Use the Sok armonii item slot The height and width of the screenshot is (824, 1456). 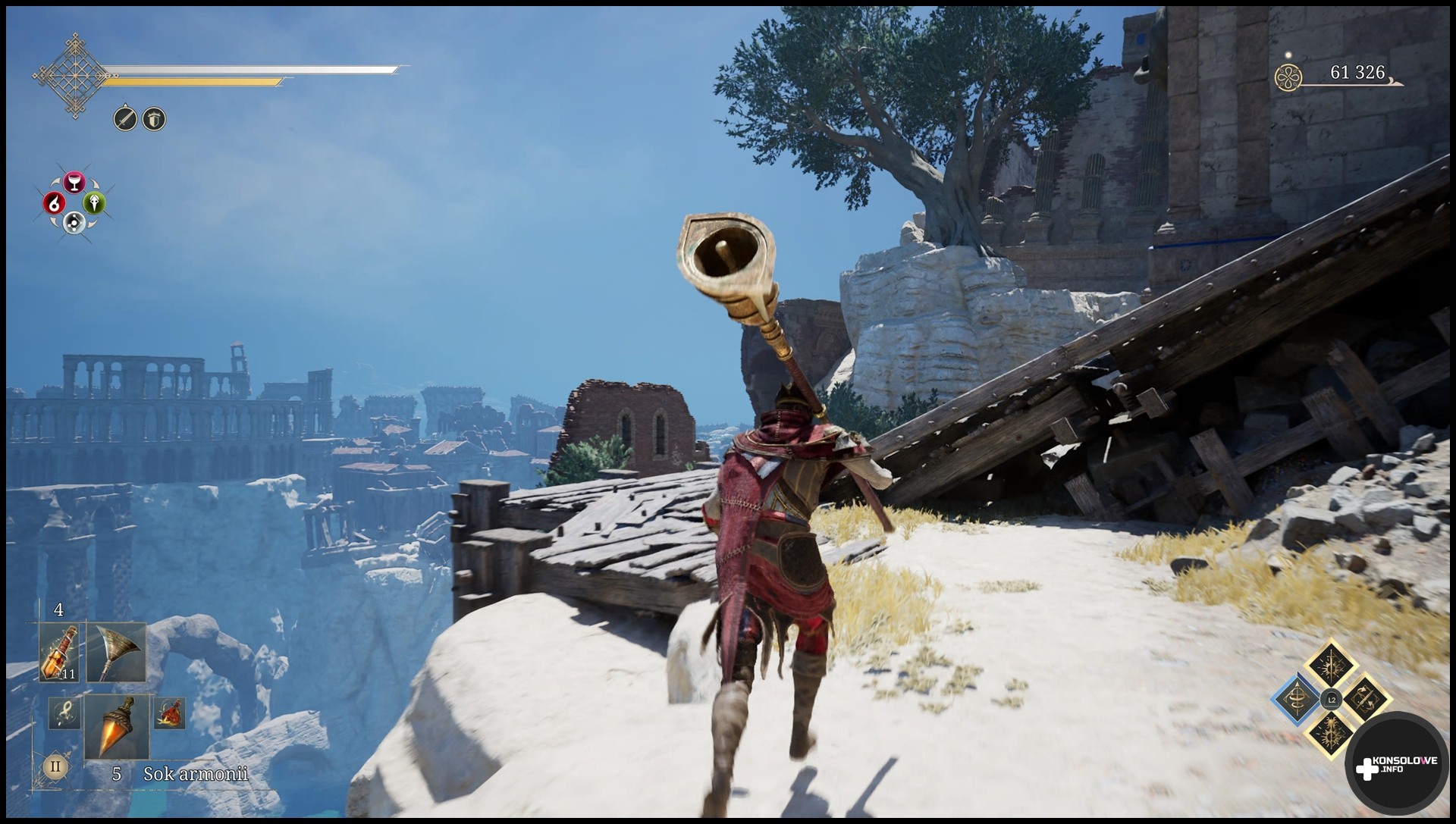pyautogui.click(x=117, y=726)
